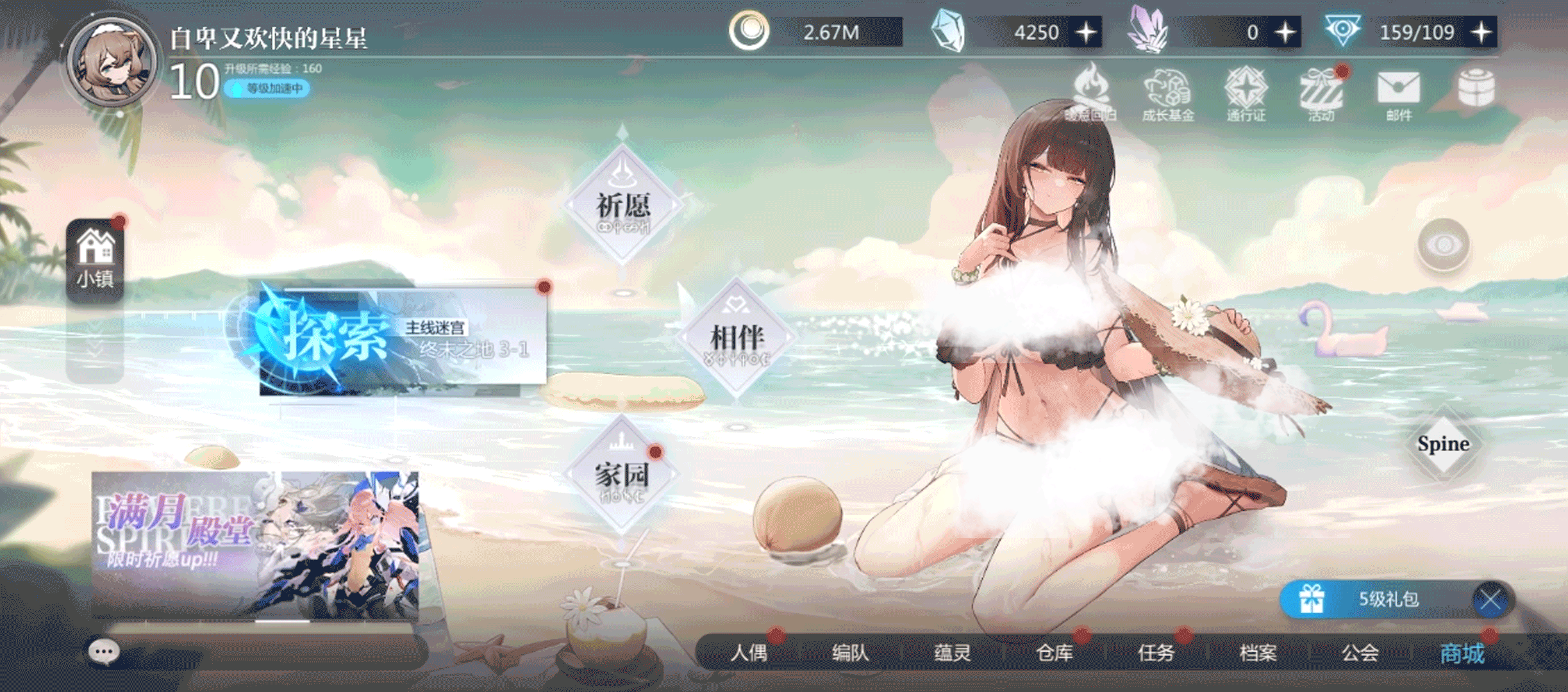1568x692 pixels.
Task: Click plus next to the 4250 diamonds
Action: [x=1085, y=32]
